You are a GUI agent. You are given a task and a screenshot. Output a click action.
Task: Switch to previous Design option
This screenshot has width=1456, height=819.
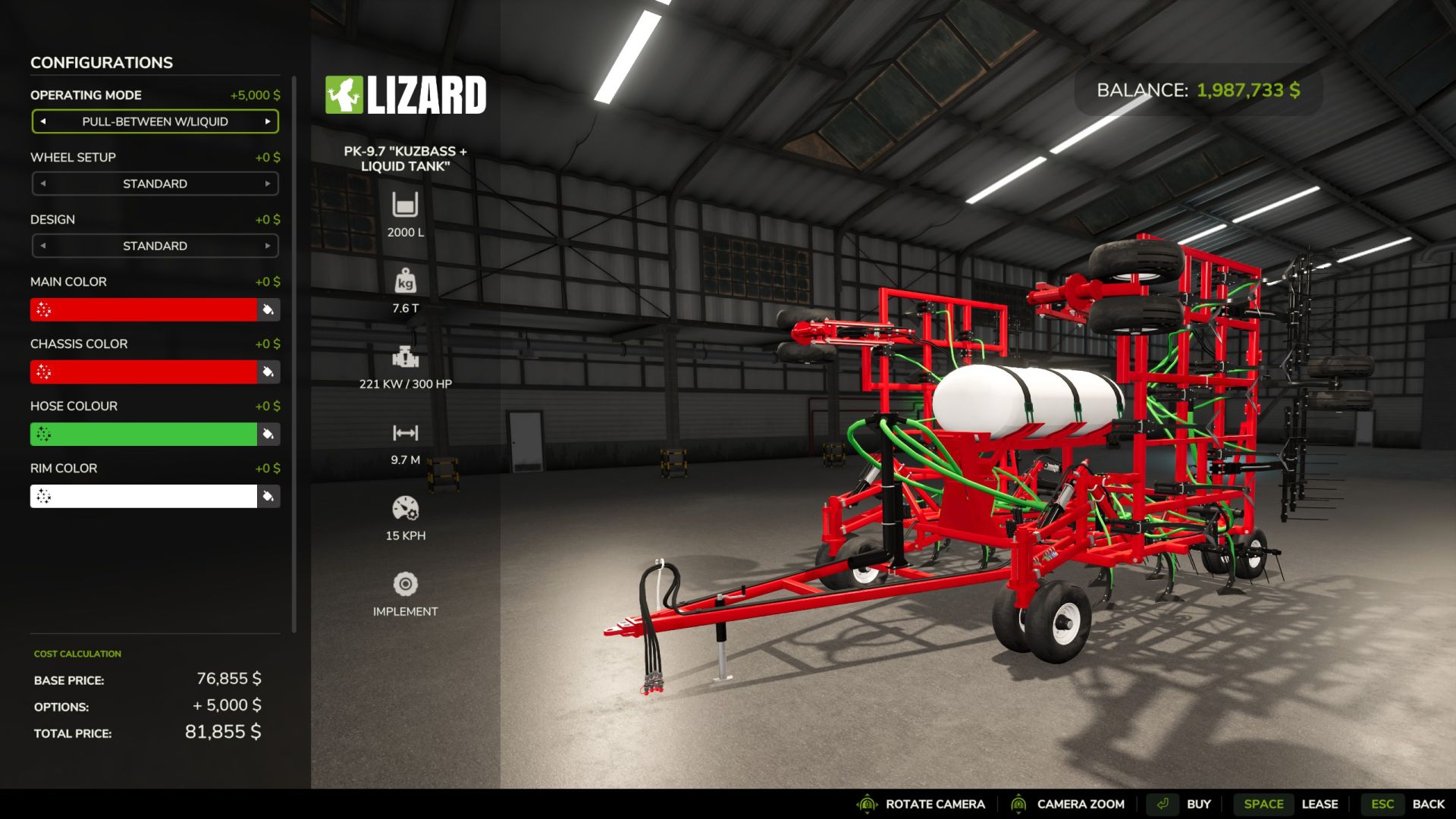(x=43, y=246)
